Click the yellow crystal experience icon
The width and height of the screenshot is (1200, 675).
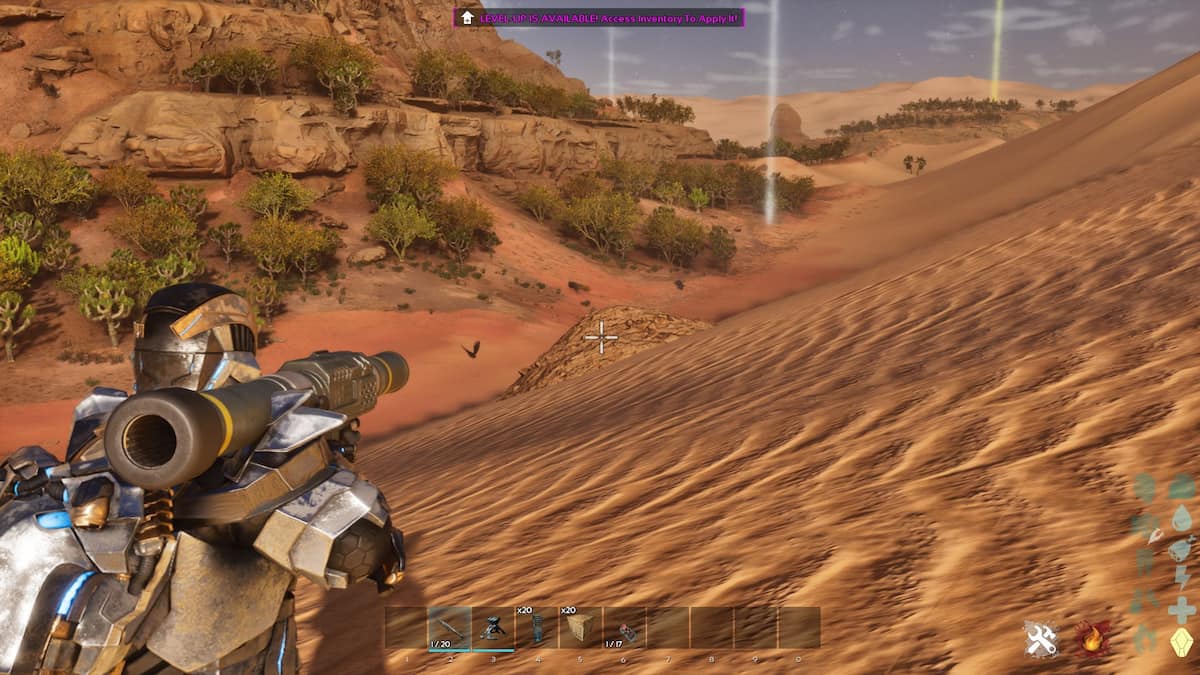[x=1182, y=641]
